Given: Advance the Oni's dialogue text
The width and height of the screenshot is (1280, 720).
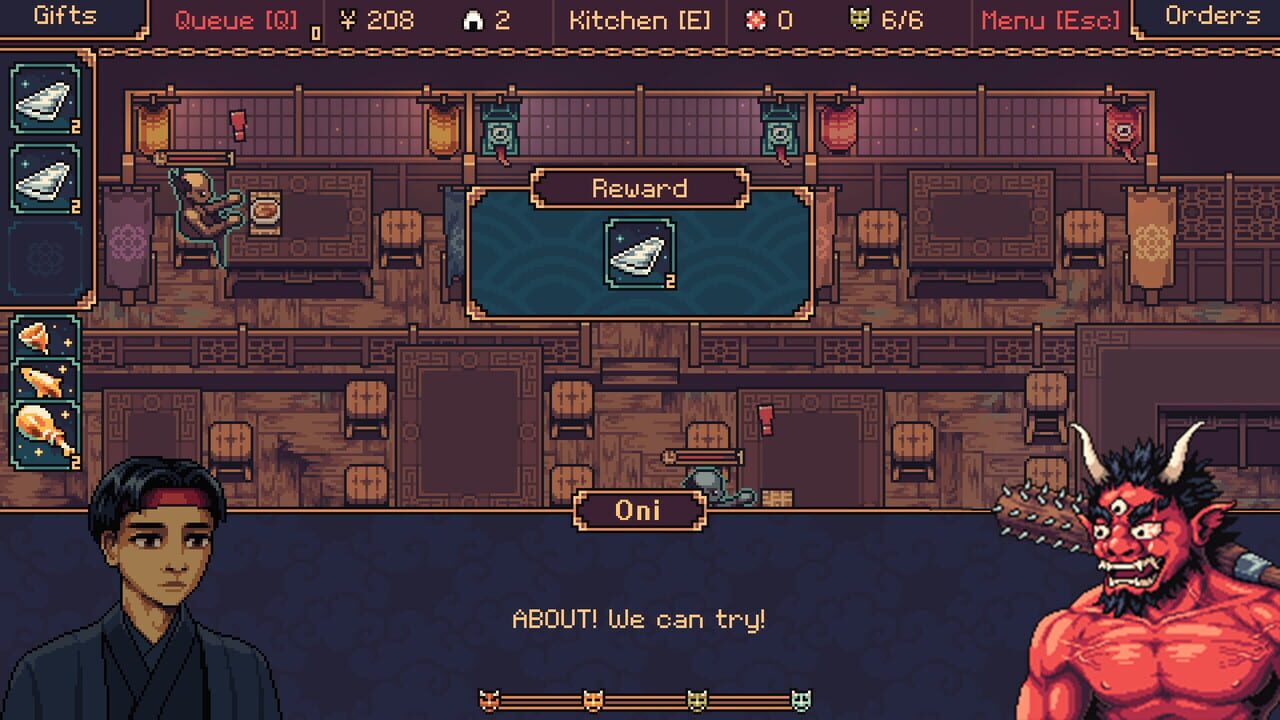Looking at the screenshot, I should point(640,618).
